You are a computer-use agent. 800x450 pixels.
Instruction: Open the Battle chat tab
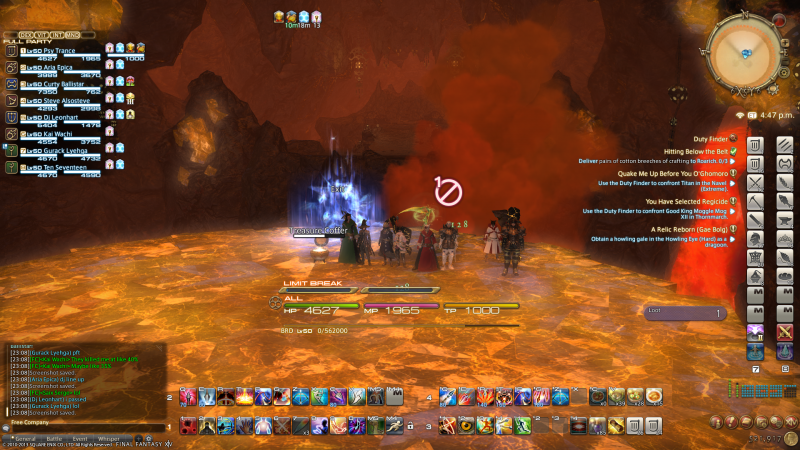[x=53, y=438]
